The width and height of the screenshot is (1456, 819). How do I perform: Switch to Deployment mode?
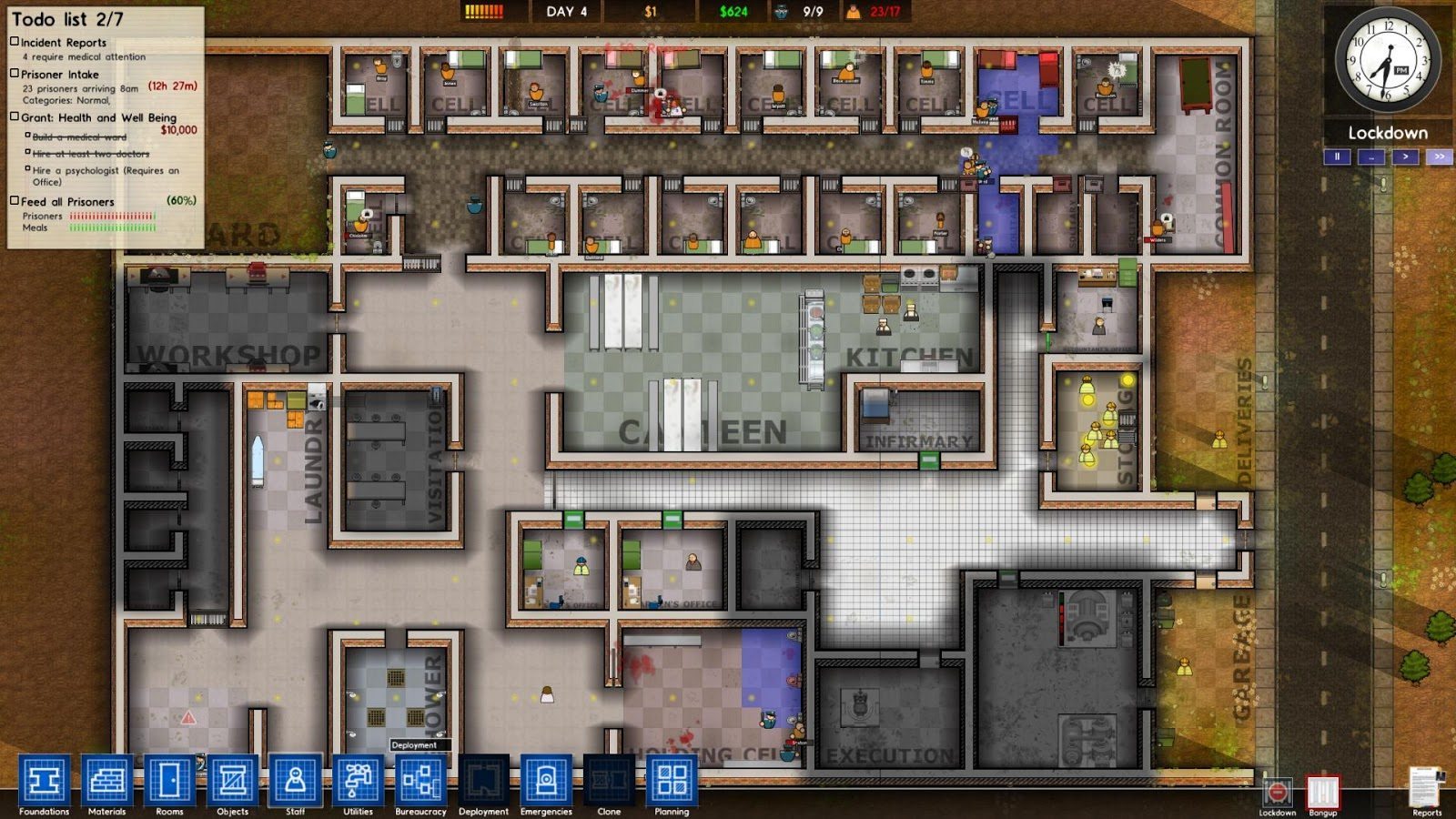tap(484, 778)
